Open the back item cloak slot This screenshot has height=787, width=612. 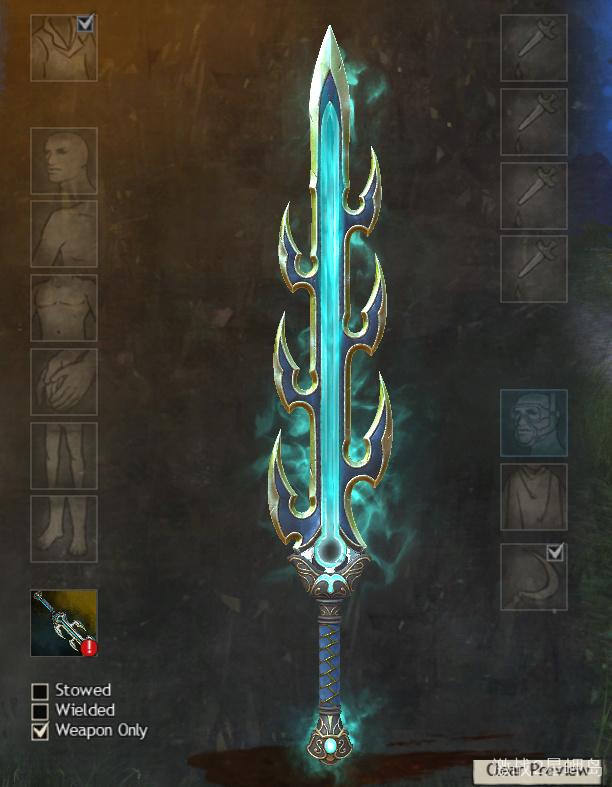pyautogui.click(x=533, y=497)
